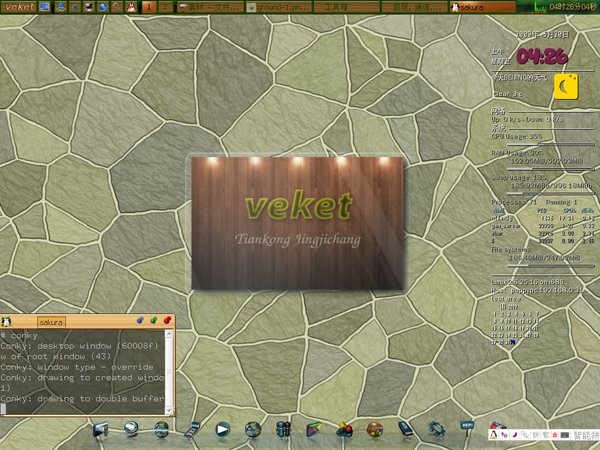Launch the media player play icon in the dock
This screenshot has height=450, width=600.
tap(223, 429)
